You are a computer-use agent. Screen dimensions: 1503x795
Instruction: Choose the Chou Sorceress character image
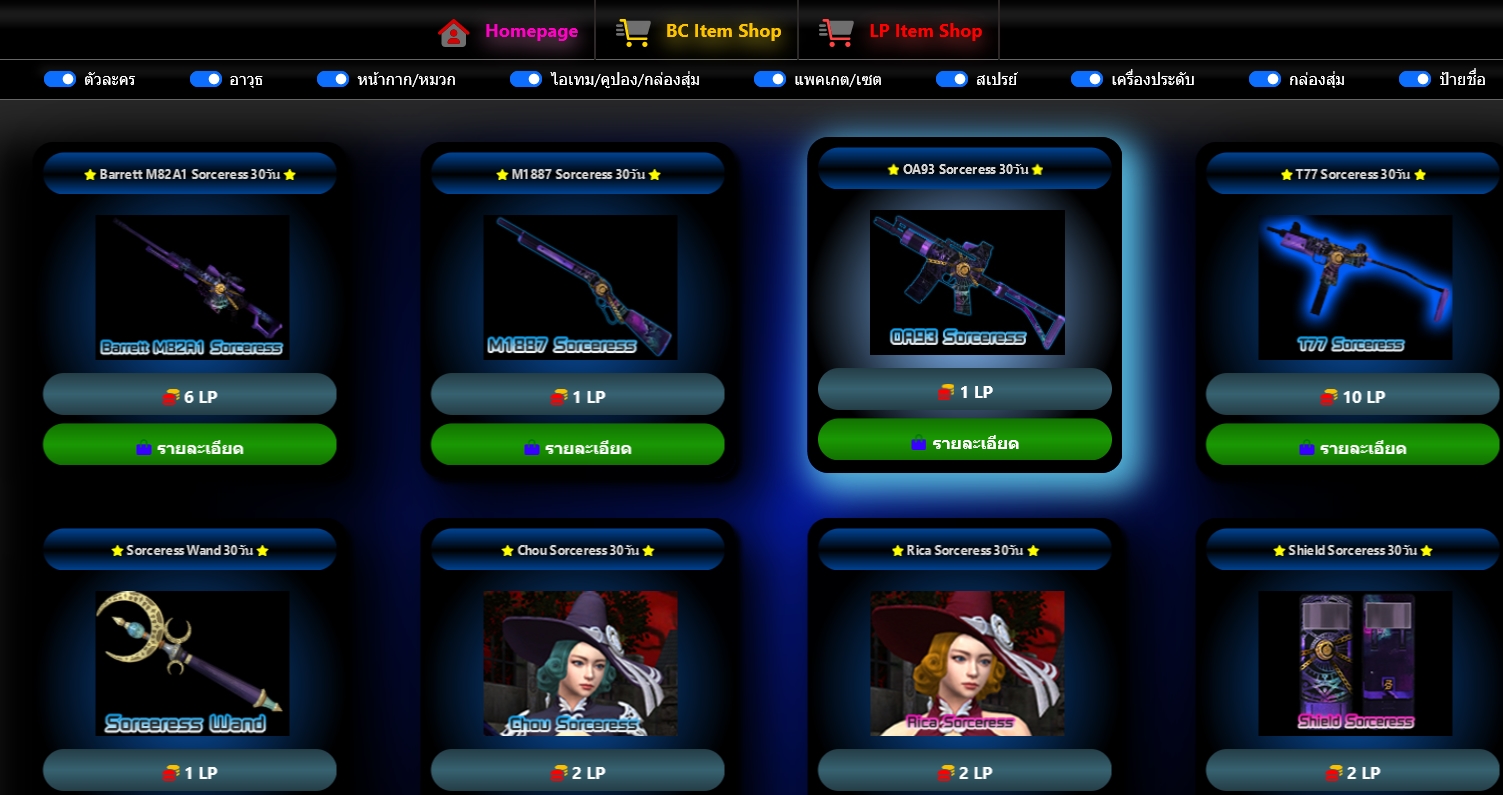point(580,663)
